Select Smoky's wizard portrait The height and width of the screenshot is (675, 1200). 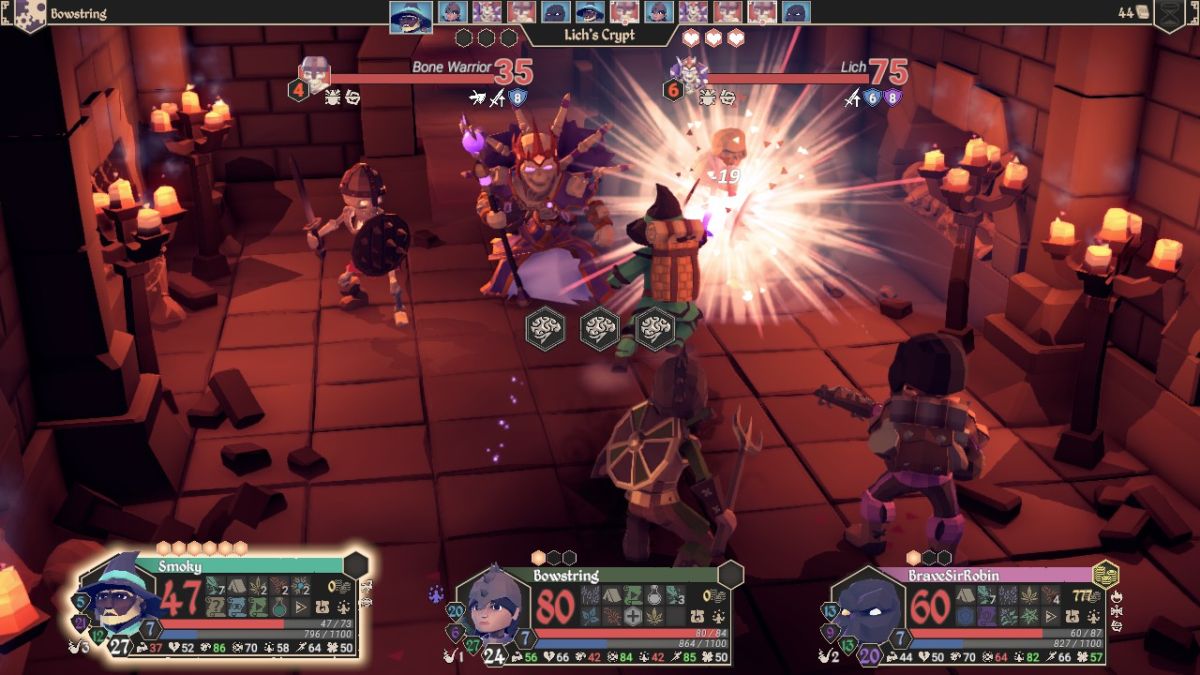pyautogui.click(x=113, y=598)
